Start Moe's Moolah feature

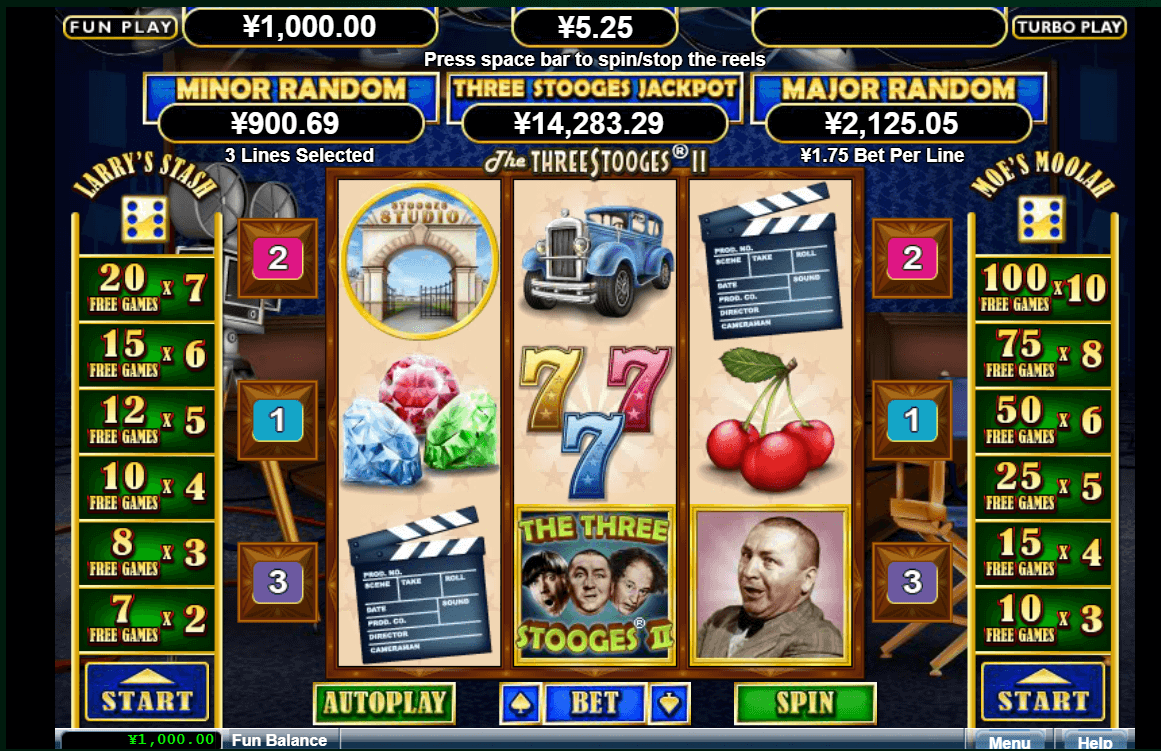[x=1043, y=692]
